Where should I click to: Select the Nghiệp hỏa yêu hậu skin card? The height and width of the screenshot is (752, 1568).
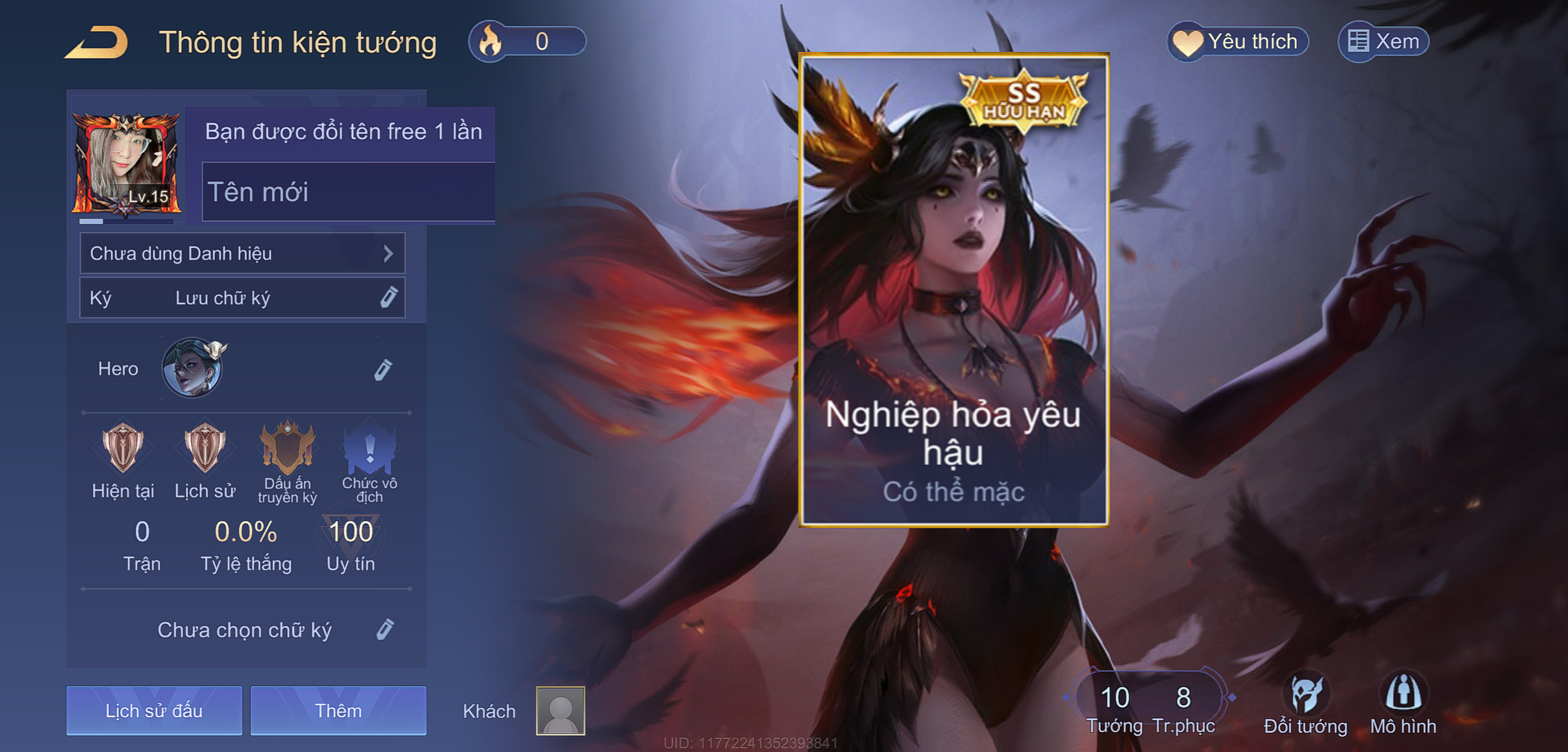click(x=954, y=290)
